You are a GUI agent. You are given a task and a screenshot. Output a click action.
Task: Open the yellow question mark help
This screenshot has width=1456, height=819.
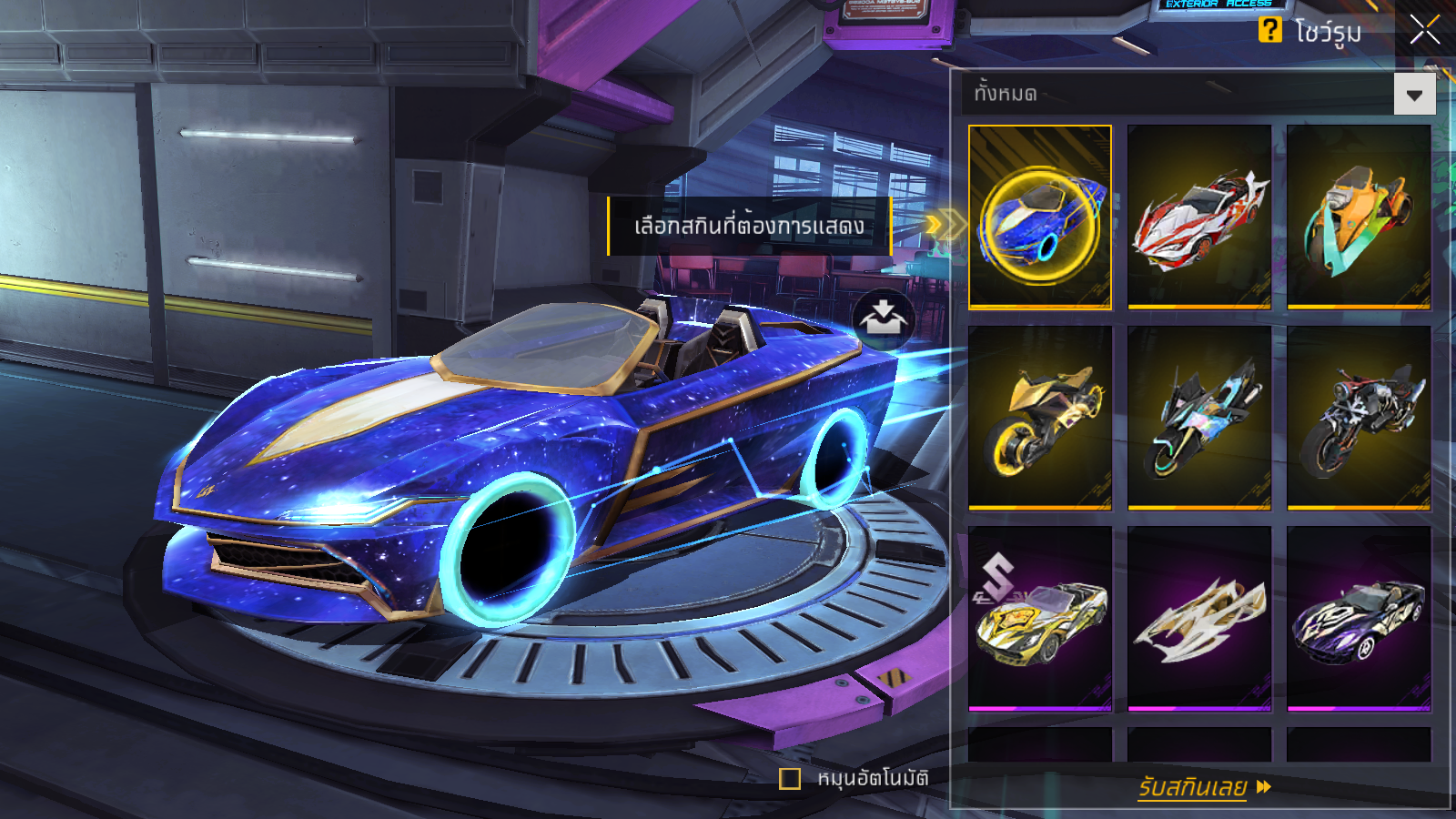[1269, 30]
